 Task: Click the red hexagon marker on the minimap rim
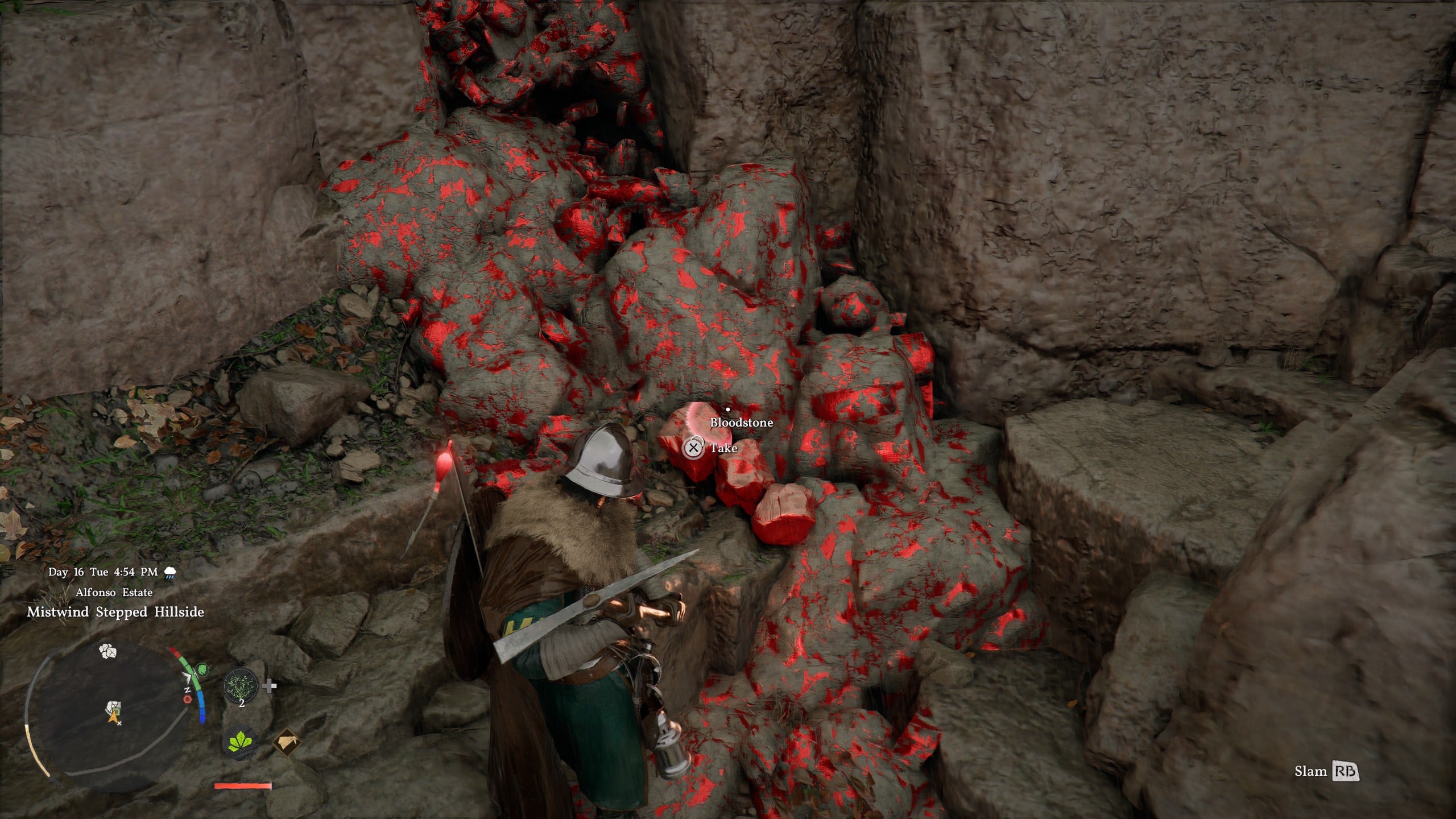tap(187, 700)
